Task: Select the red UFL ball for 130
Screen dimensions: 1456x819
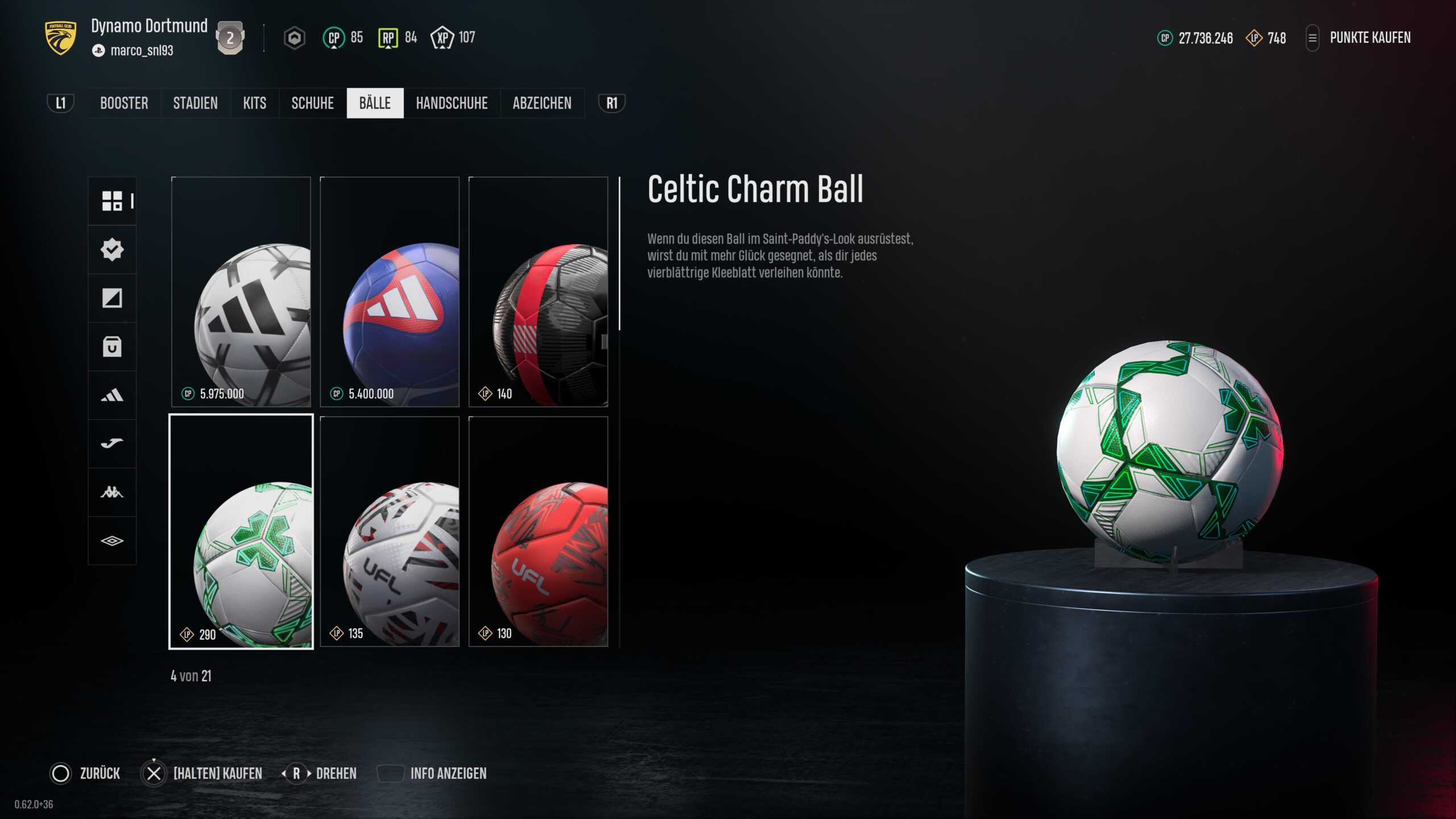Action: (538, 531)
